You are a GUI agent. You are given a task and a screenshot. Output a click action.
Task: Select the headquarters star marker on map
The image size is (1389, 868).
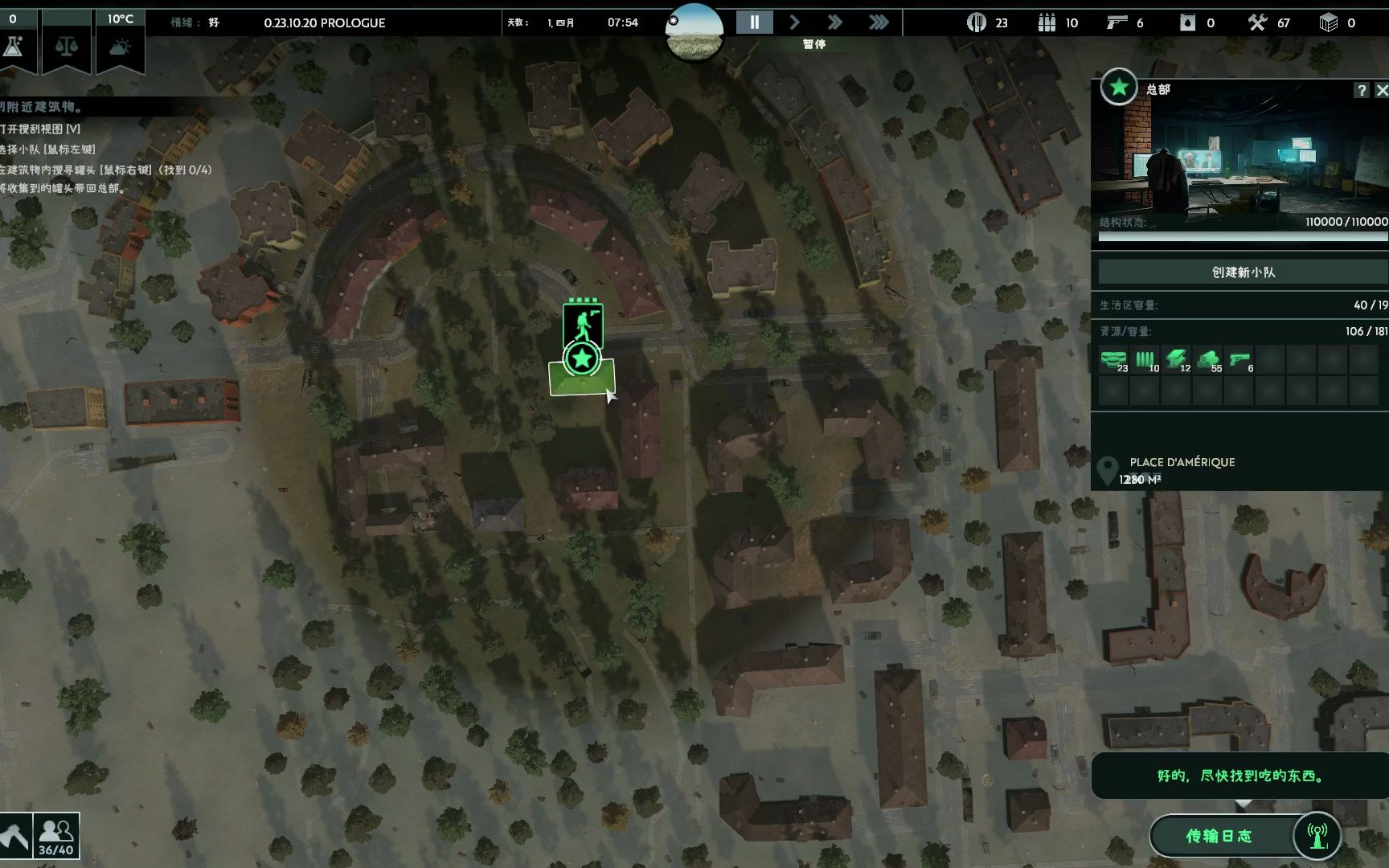[x=582, y=359]
